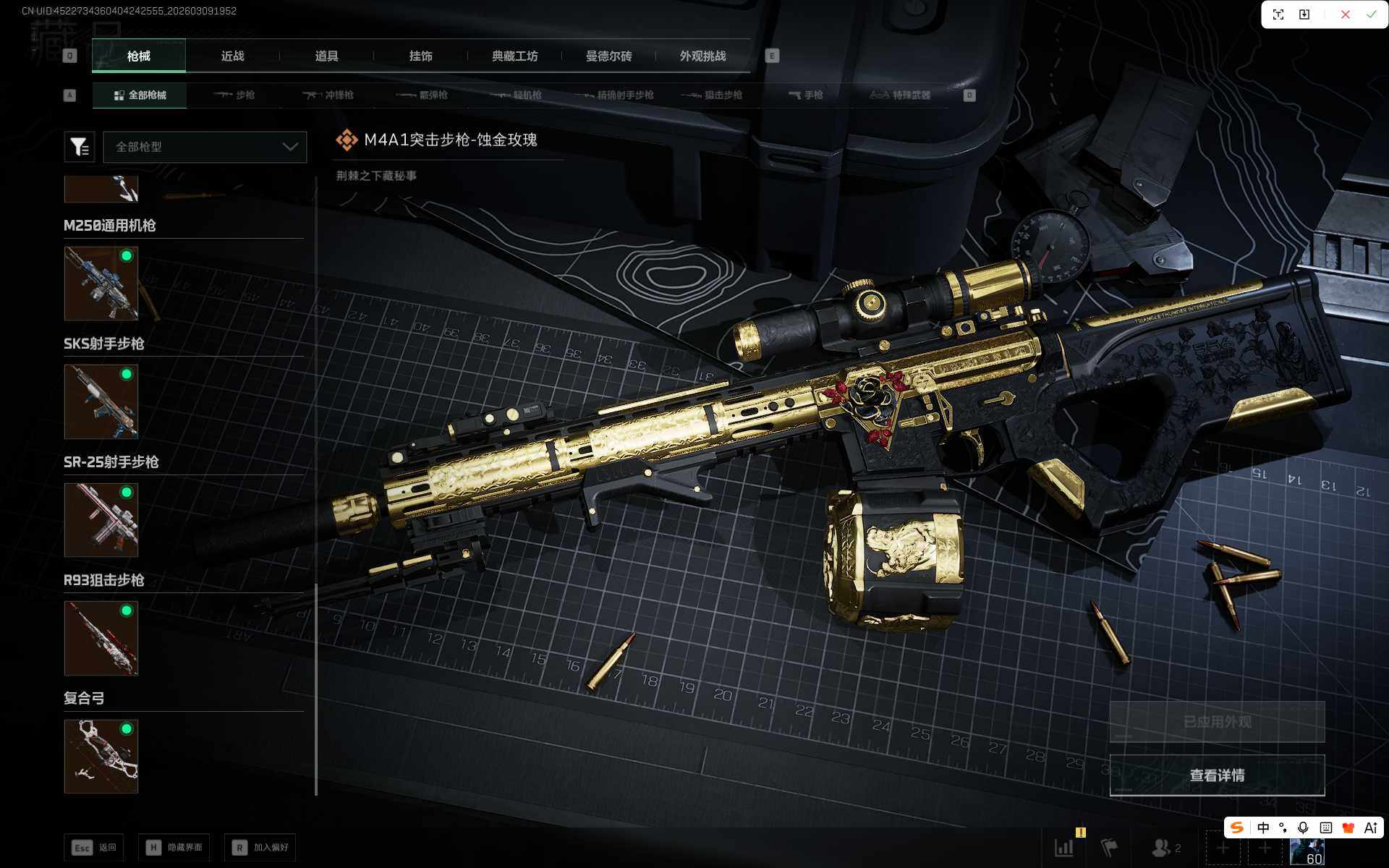This screenshot has width=1389, height=868.
Task: Switch to the 近战 melee tab
Action: pos(232,56)
